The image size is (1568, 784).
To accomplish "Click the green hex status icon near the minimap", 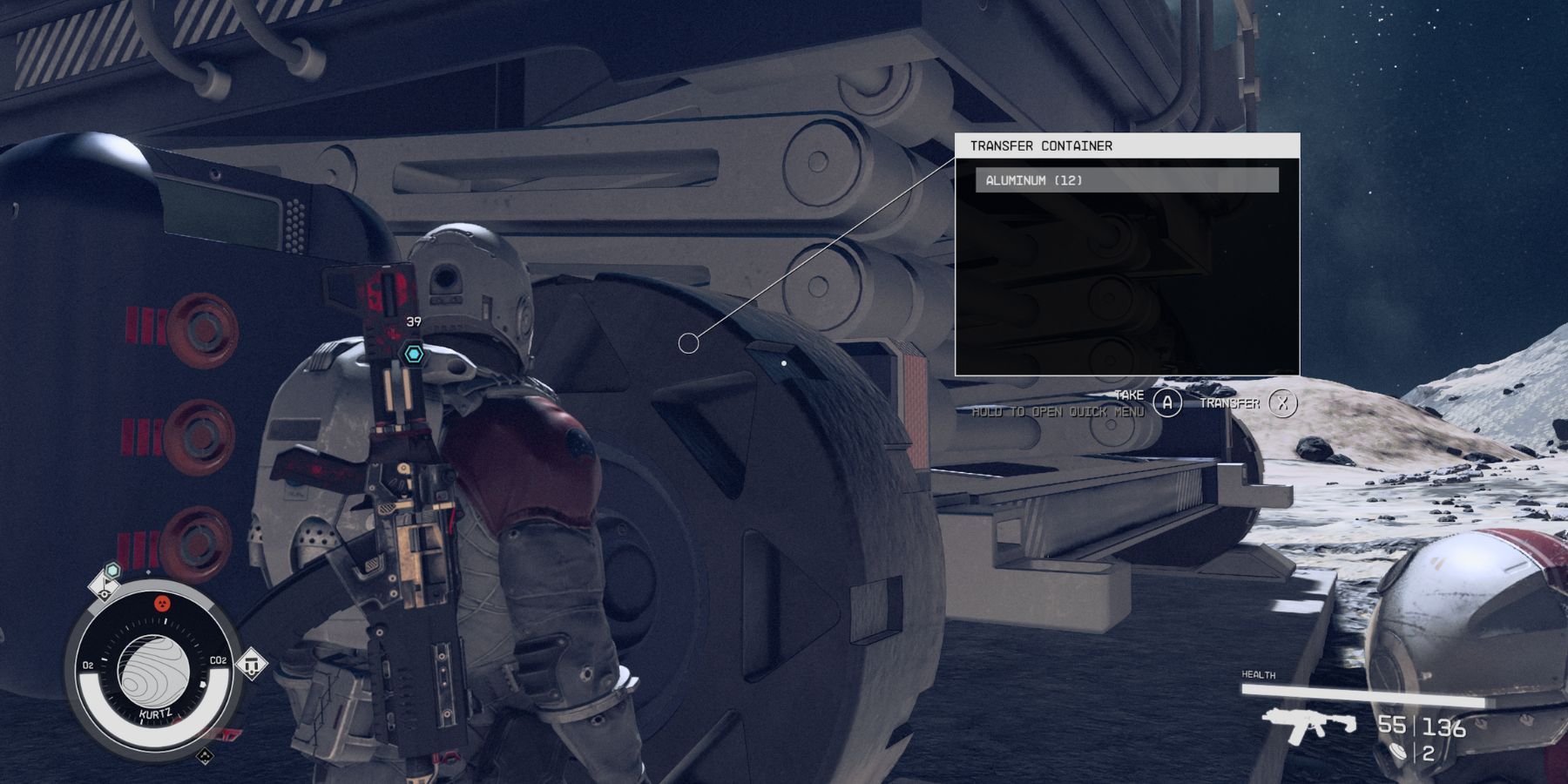I will click(112, 570).
